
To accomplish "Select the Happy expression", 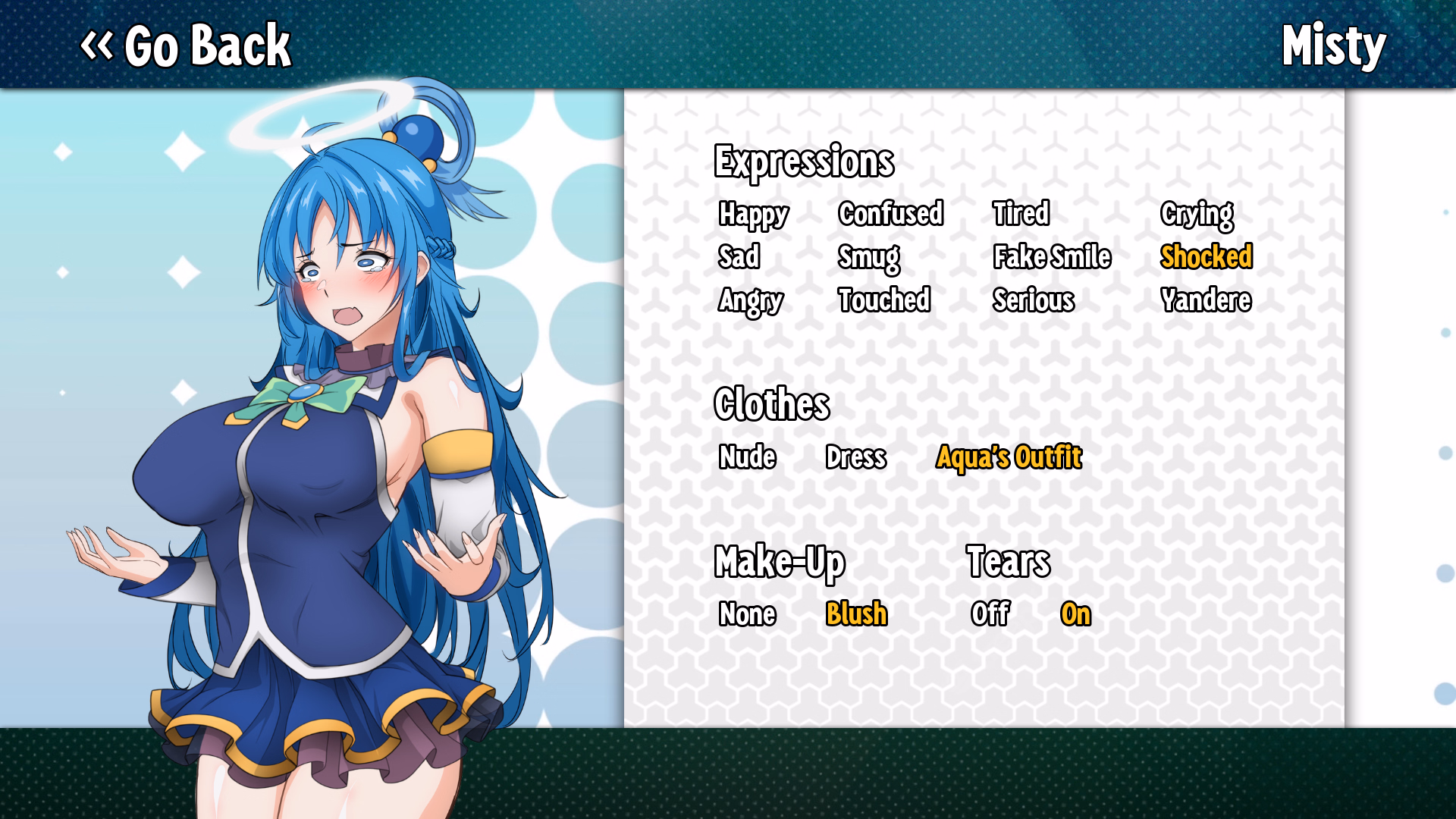I will (x=752, y=215).
